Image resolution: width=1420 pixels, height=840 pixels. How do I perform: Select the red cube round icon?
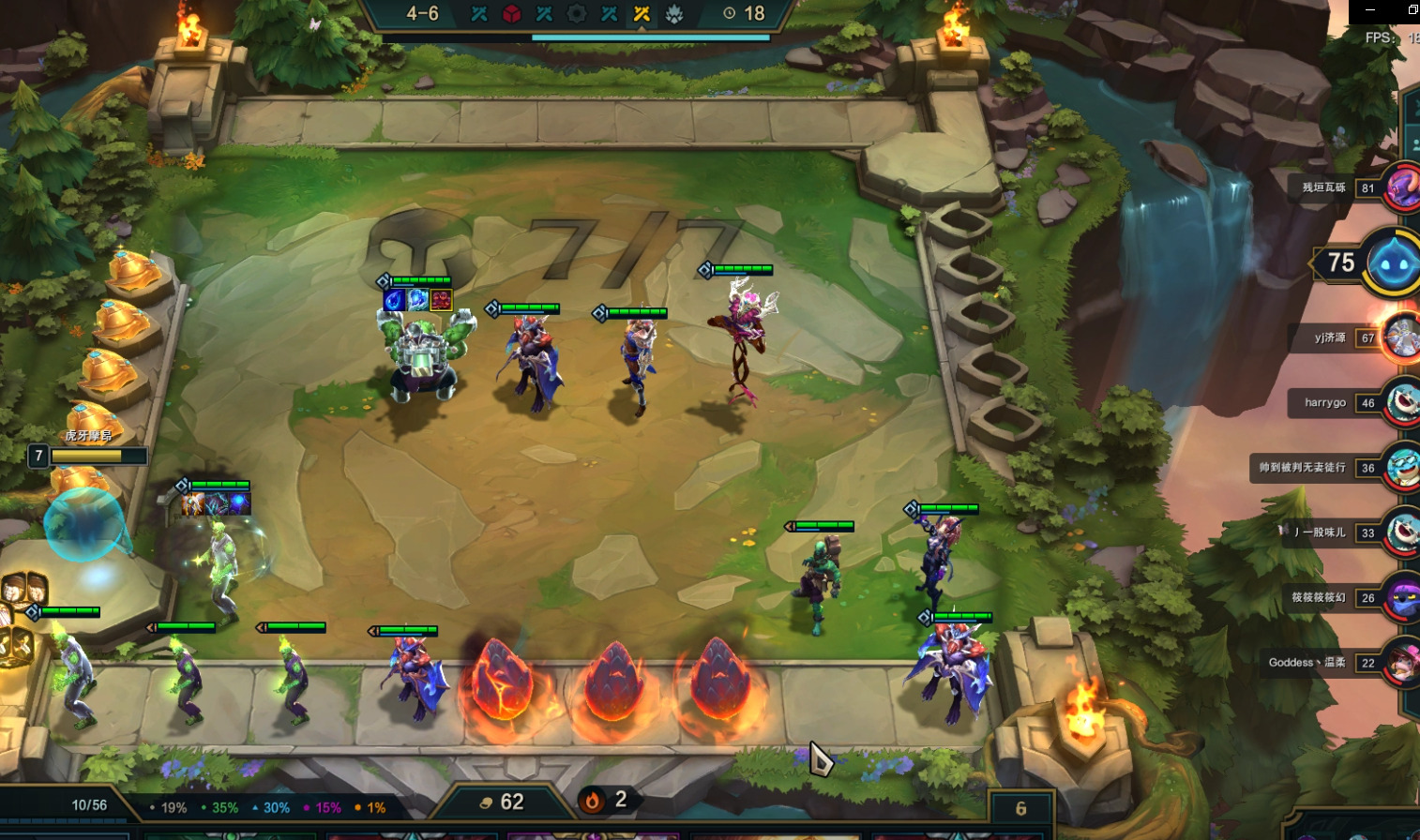511,14
